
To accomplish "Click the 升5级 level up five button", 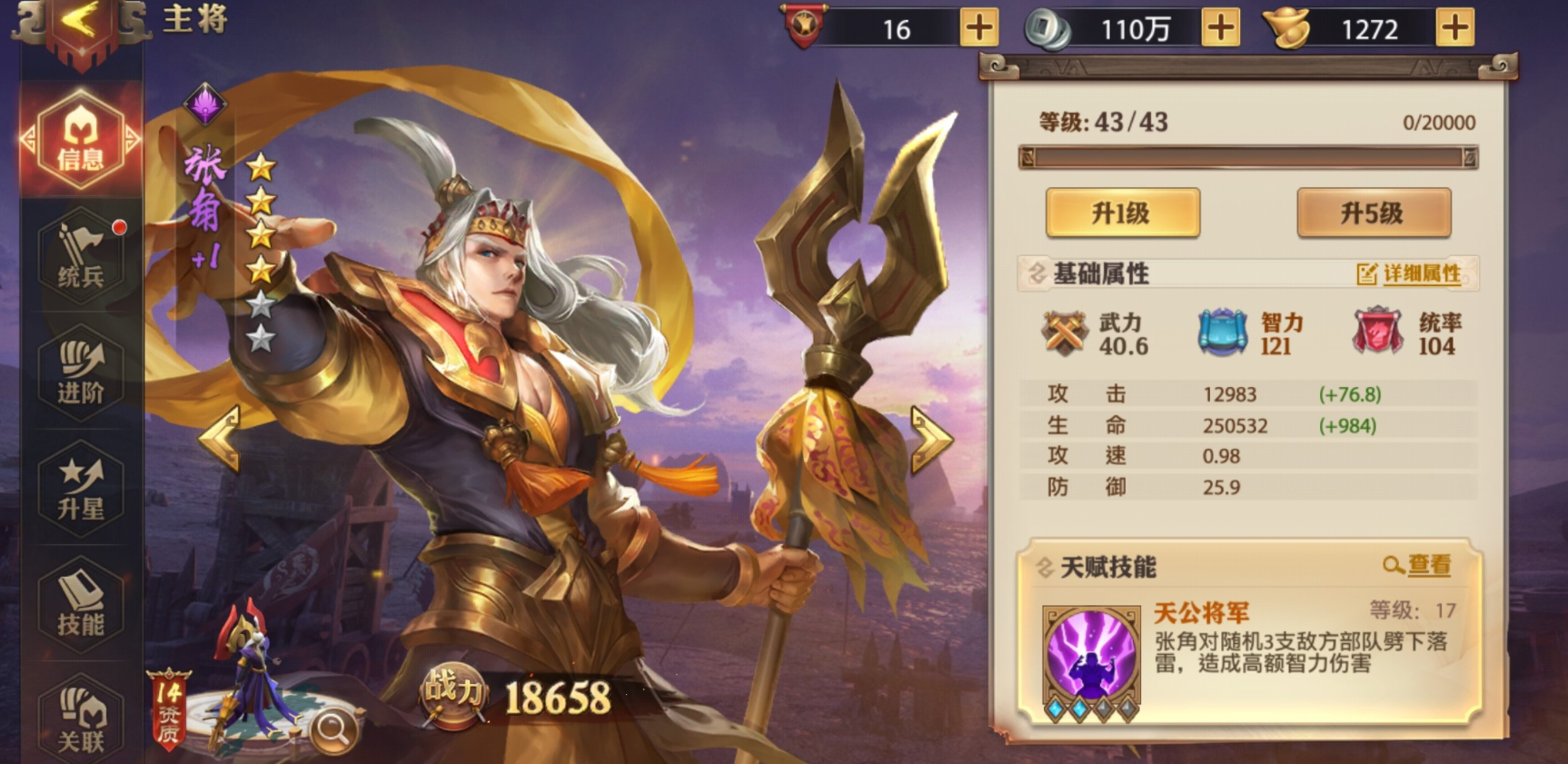I will (x=1373, y=213).
